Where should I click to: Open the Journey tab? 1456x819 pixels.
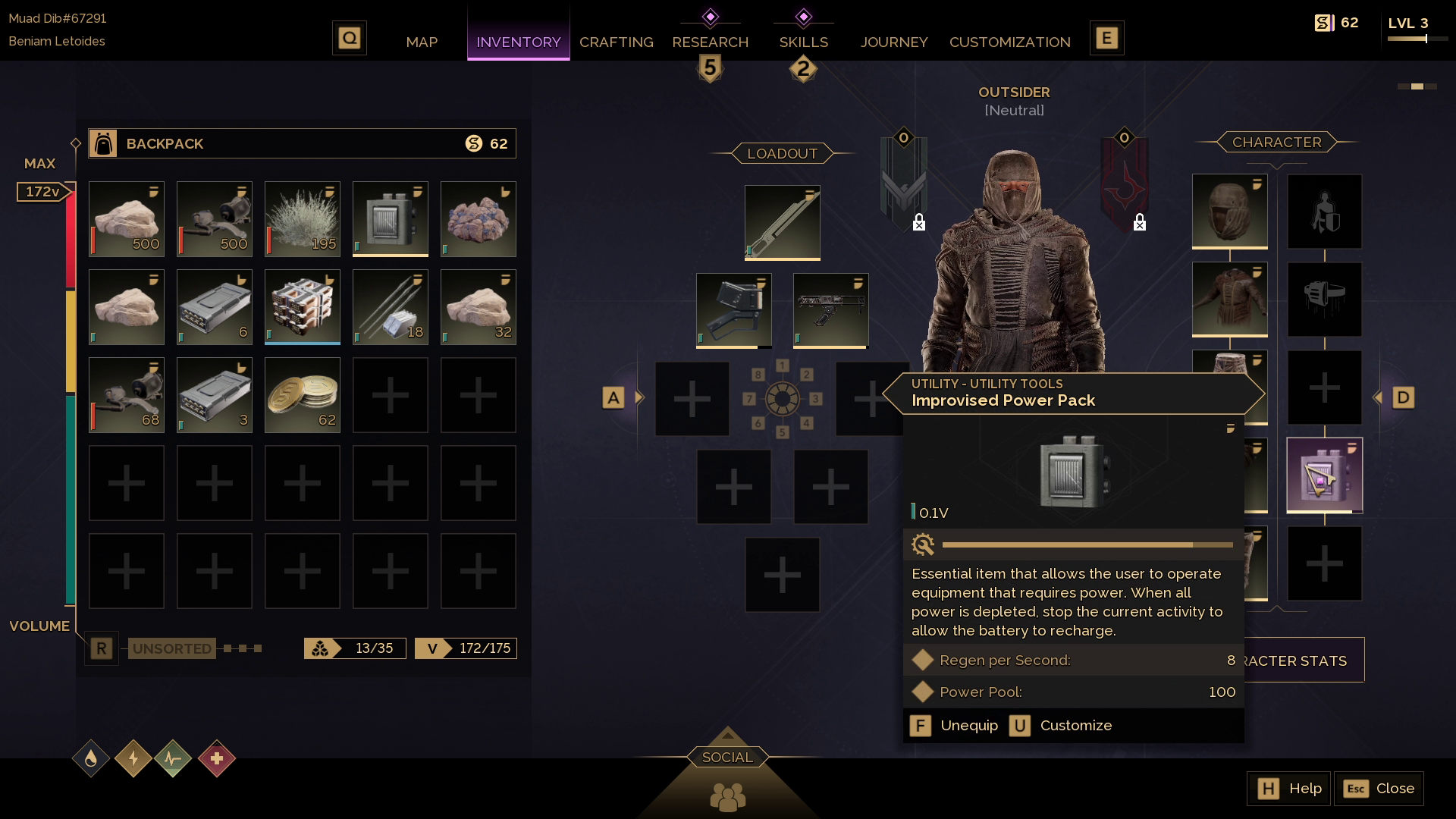click(x=894, y=42)
